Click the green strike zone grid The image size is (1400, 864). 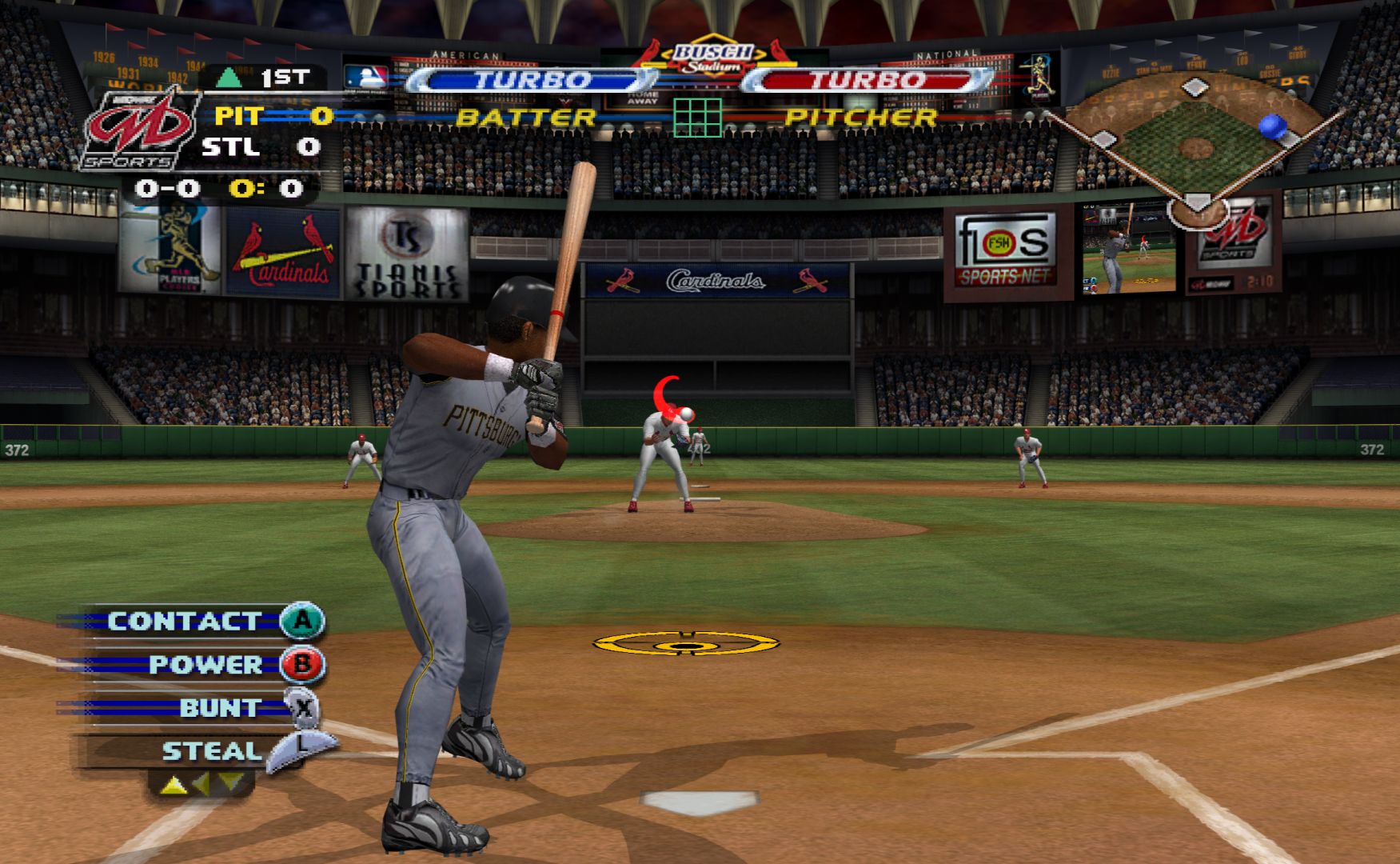pyautogui.click(x=697, y=118)
